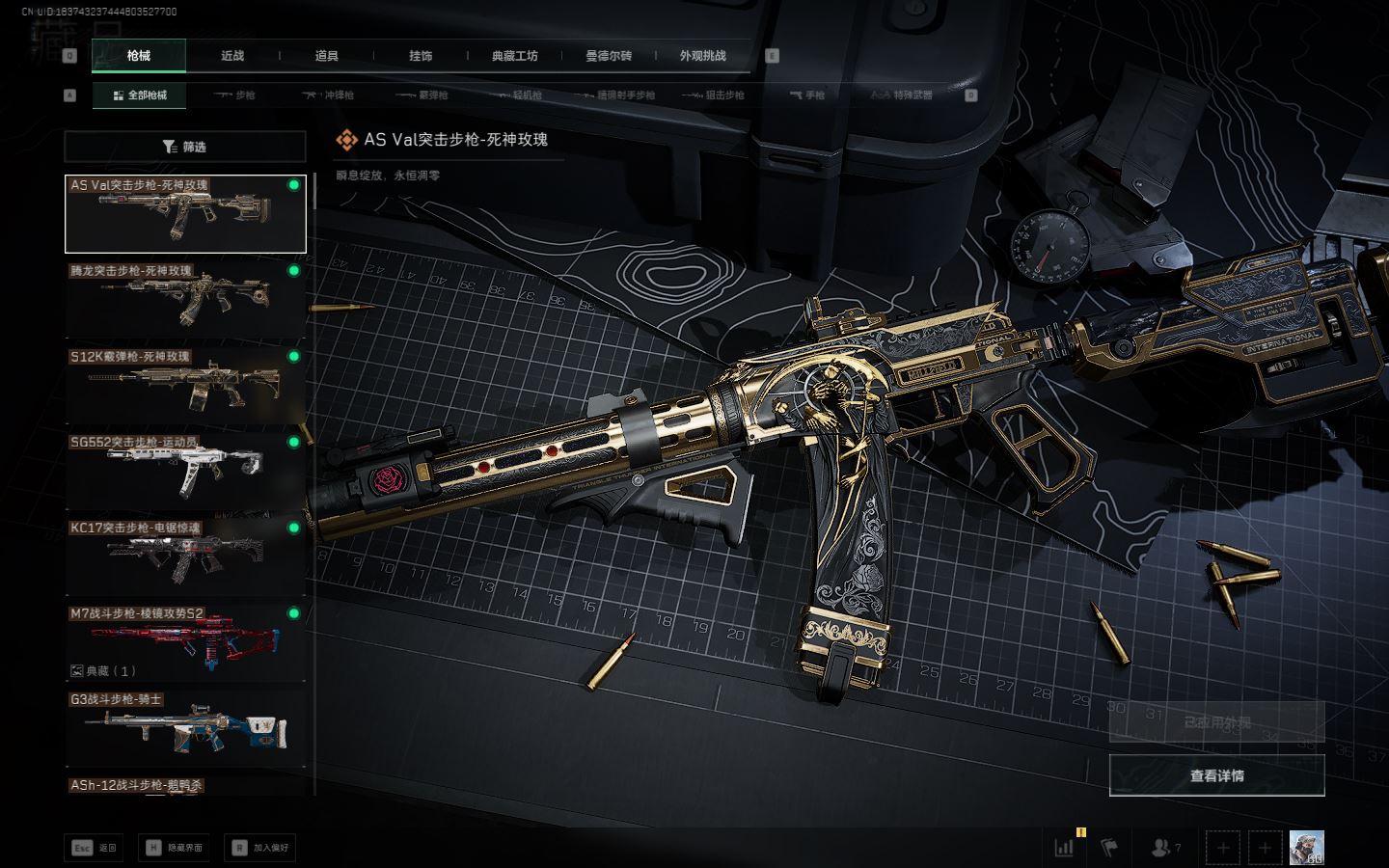The image size is (1389, 868).
Task: Open the player avatar profile
Action: [1306, 848]
